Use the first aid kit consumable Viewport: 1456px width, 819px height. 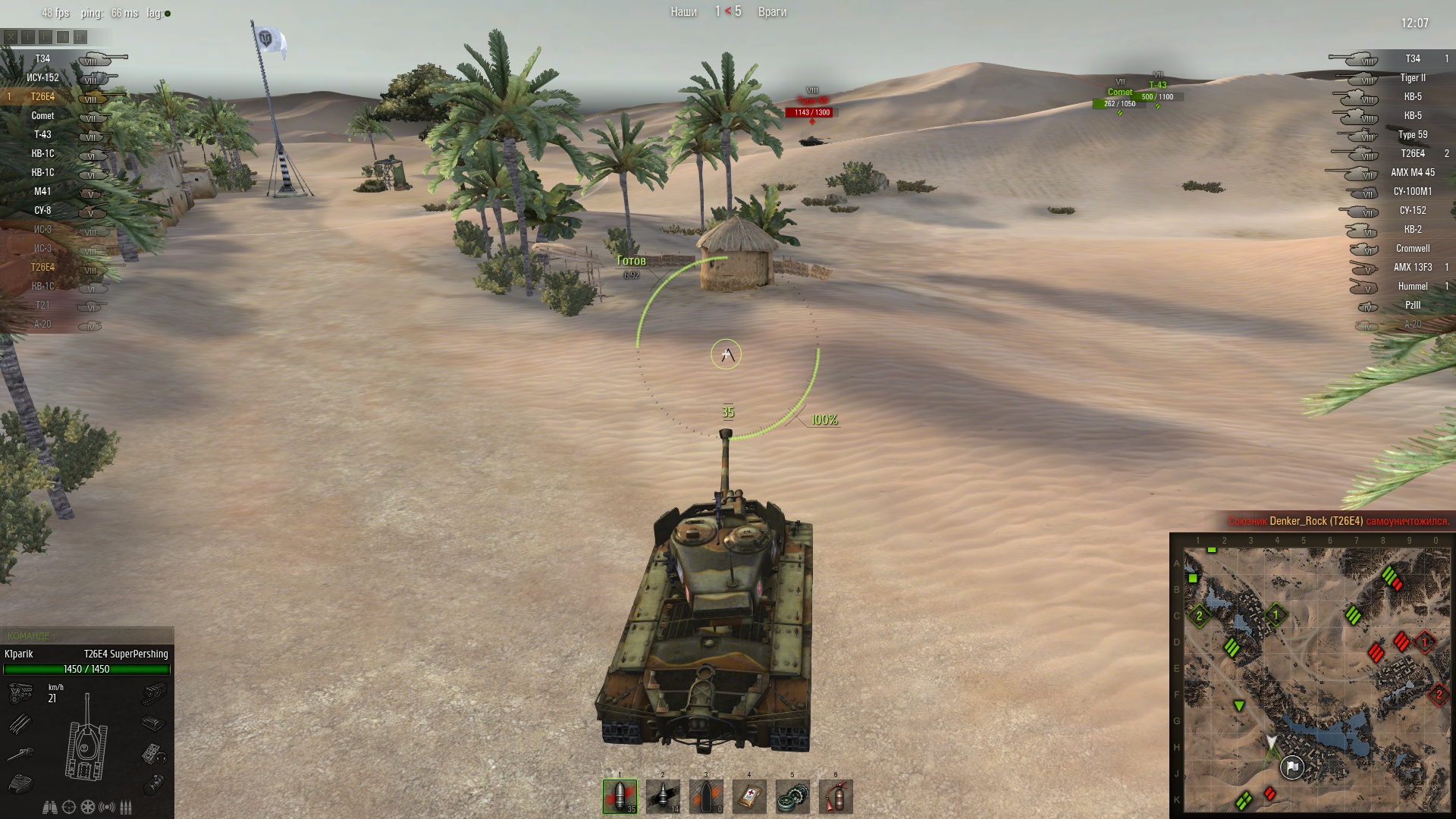click(x=749, y=796)
